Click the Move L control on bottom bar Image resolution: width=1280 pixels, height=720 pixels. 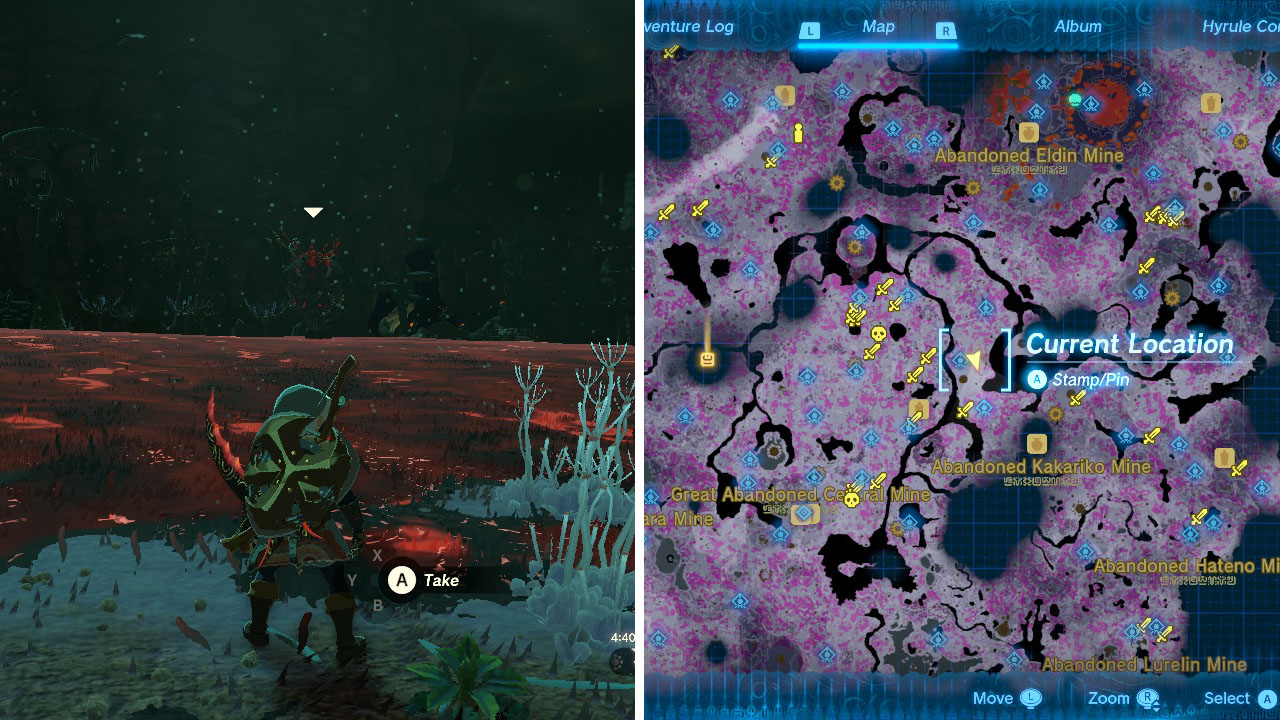tap(1030, 698)
